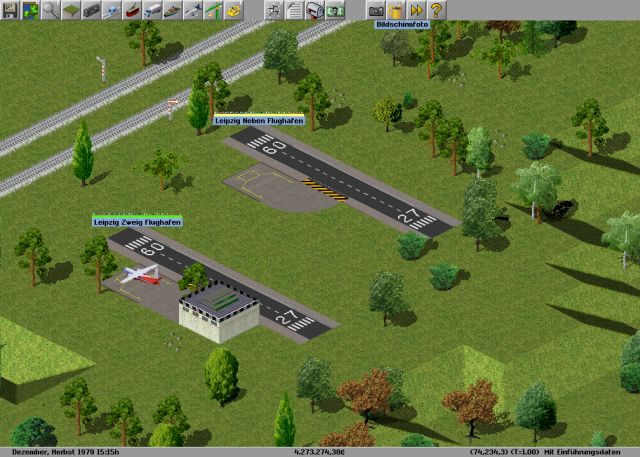The width and height of the screenshot is (640, 457).
Task: Open the terrain landscaping tools
Action: [71, 10]
